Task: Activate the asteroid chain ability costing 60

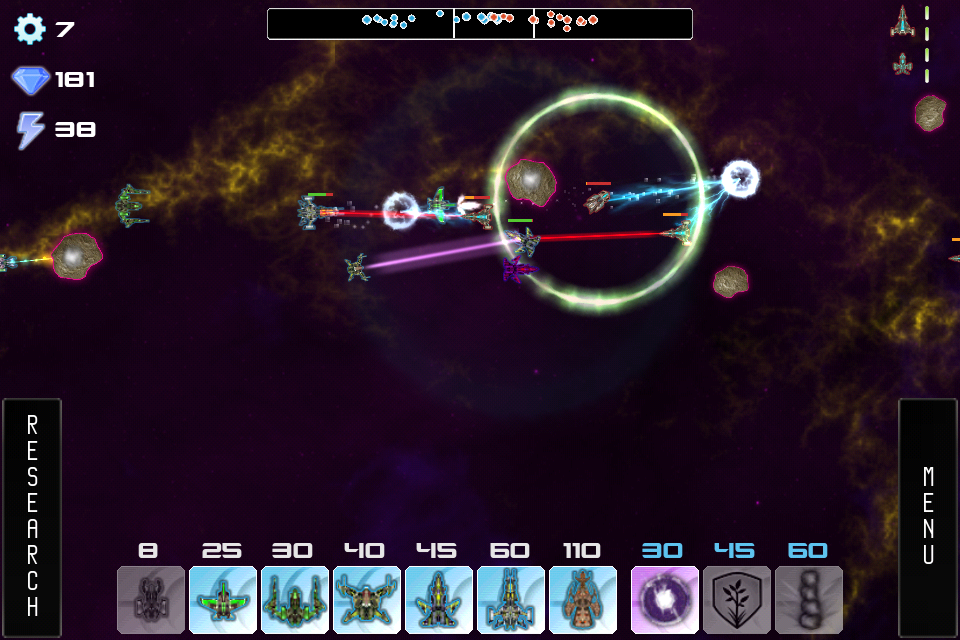Action: click(x=809, y=600)
